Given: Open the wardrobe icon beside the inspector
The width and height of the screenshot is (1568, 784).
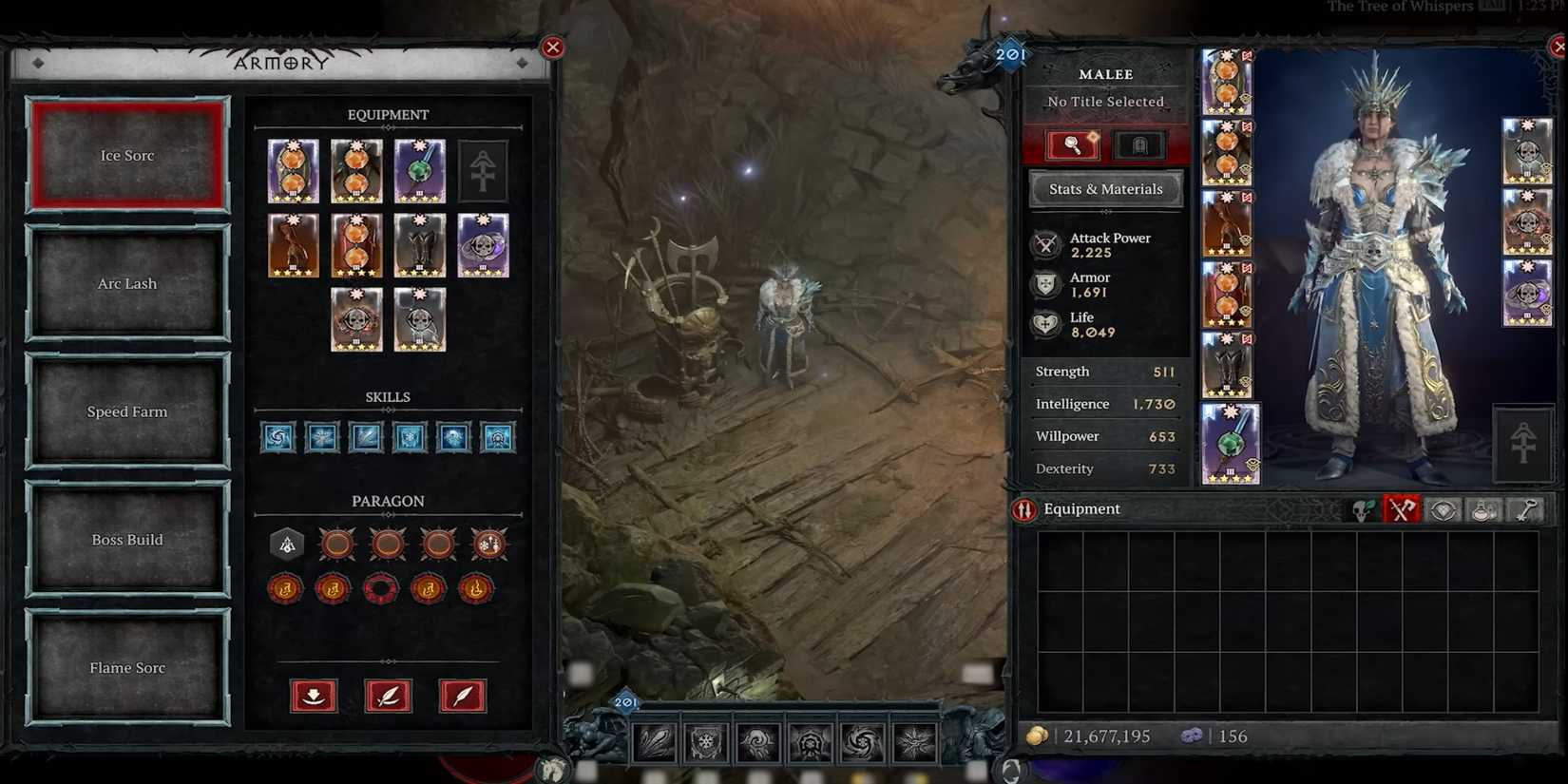Looking at the screenshot, I should click(1138, 144).
